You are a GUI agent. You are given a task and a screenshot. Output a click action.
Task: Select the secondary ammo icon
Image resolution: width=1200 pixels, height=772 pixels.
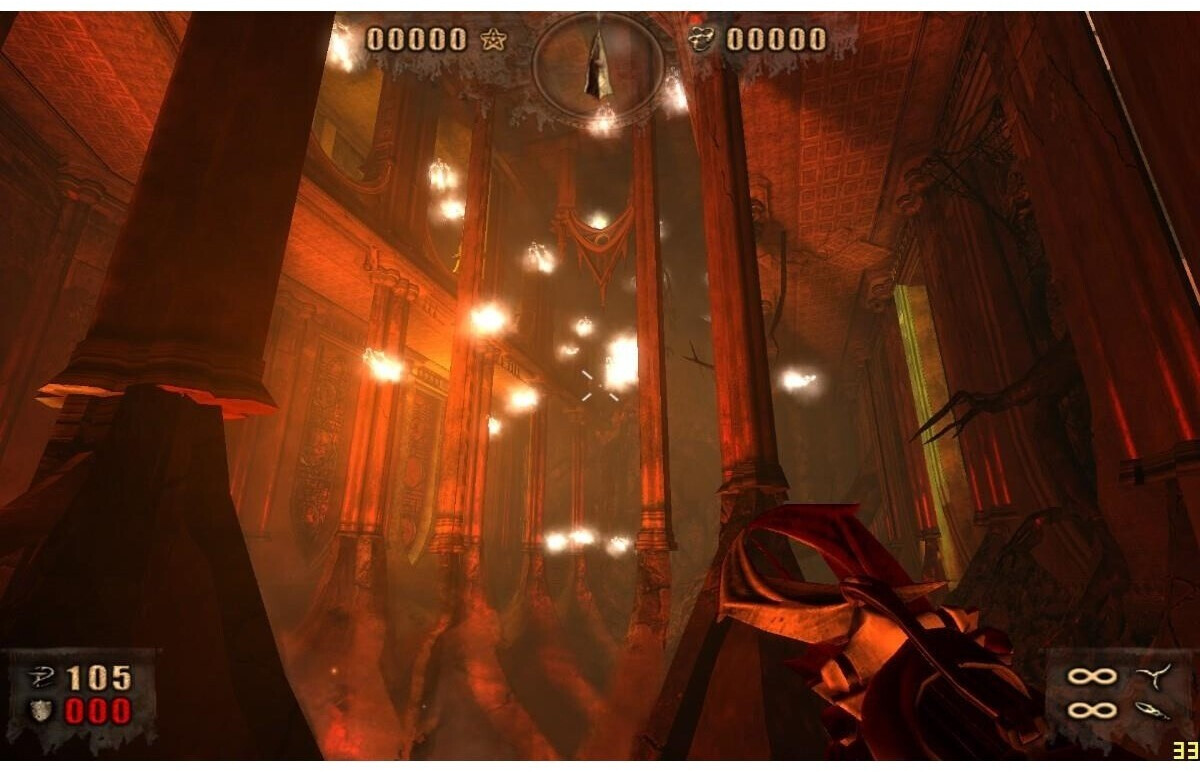pyautogui.click(x=1149, y=710)
